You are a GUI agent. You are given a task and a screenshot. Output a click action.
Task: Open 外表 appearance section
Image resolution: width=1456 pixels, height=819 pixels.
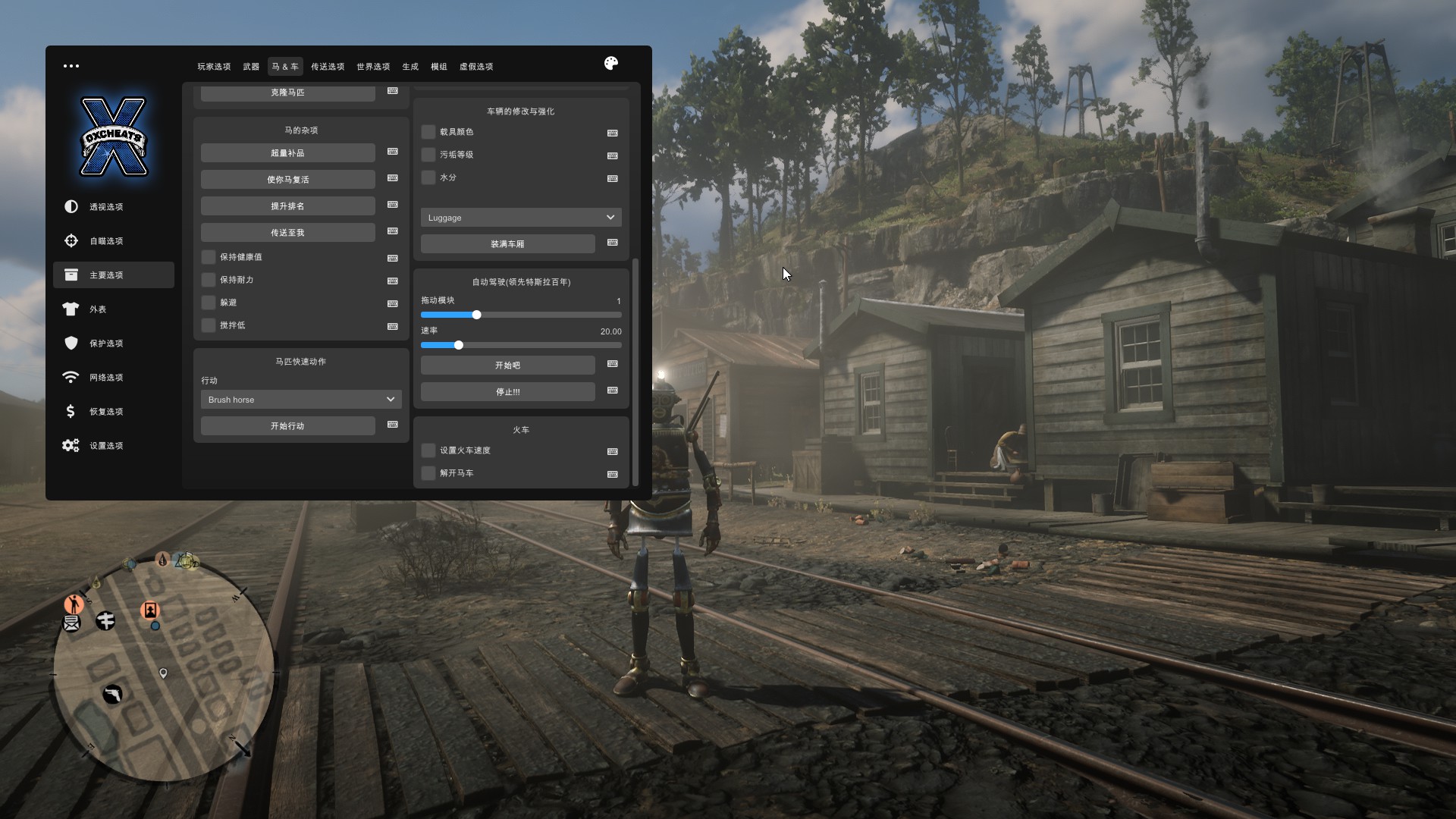pos(98,309)
